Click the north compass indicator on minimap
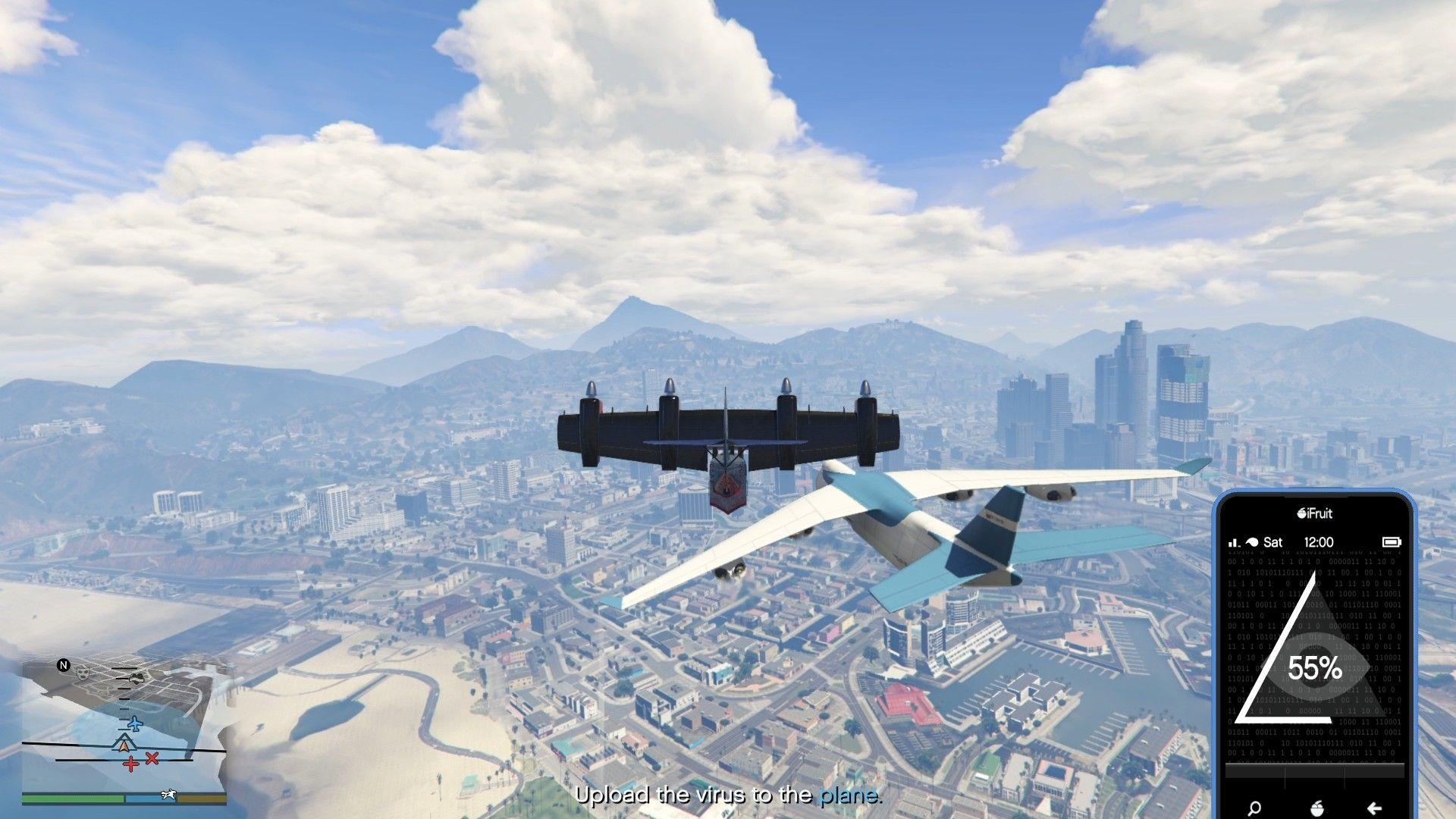This screenshot has width=1456, height=819. coord(64,665)
